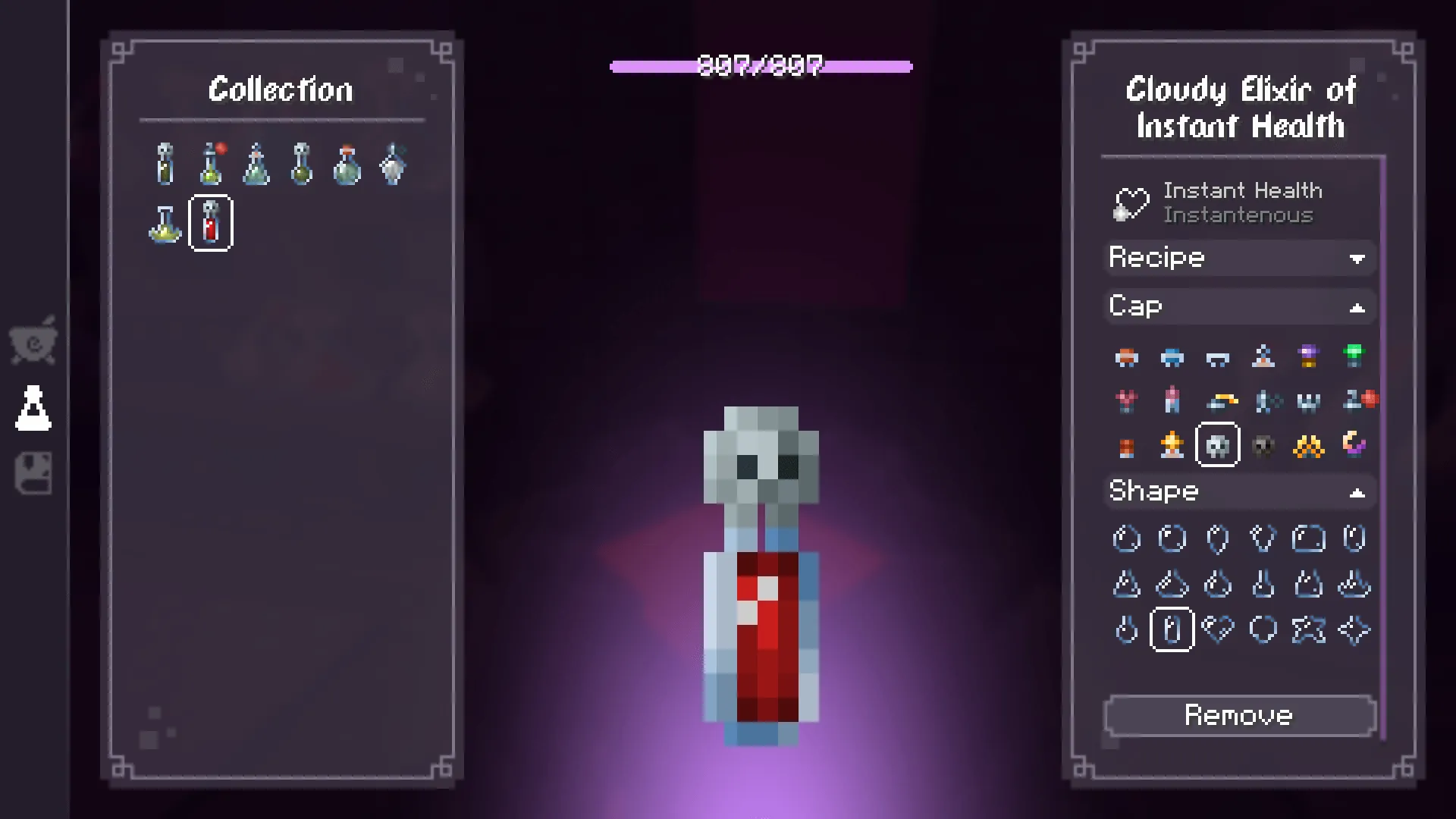Open the flask icon in the left sidebar
Viewport: 1456px width, 819px height.
click(34, 407)
